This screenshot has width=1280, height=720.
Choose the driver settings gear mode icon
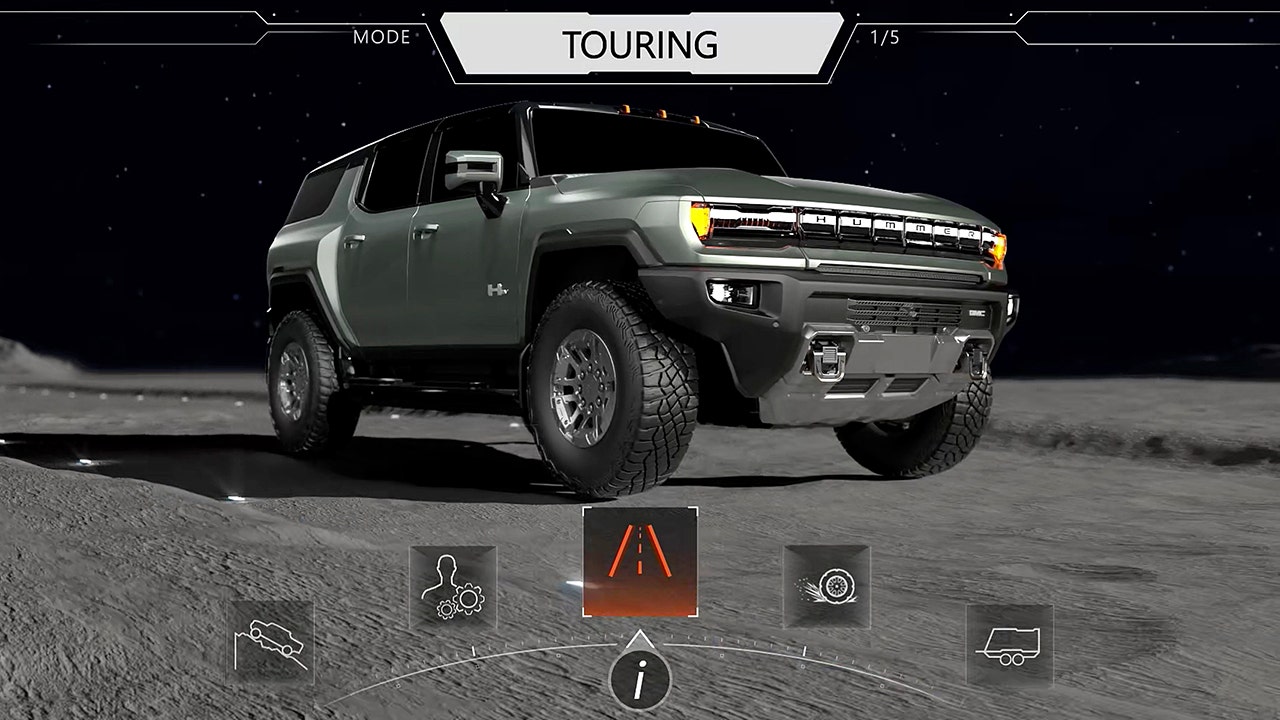tap(453, 587)
